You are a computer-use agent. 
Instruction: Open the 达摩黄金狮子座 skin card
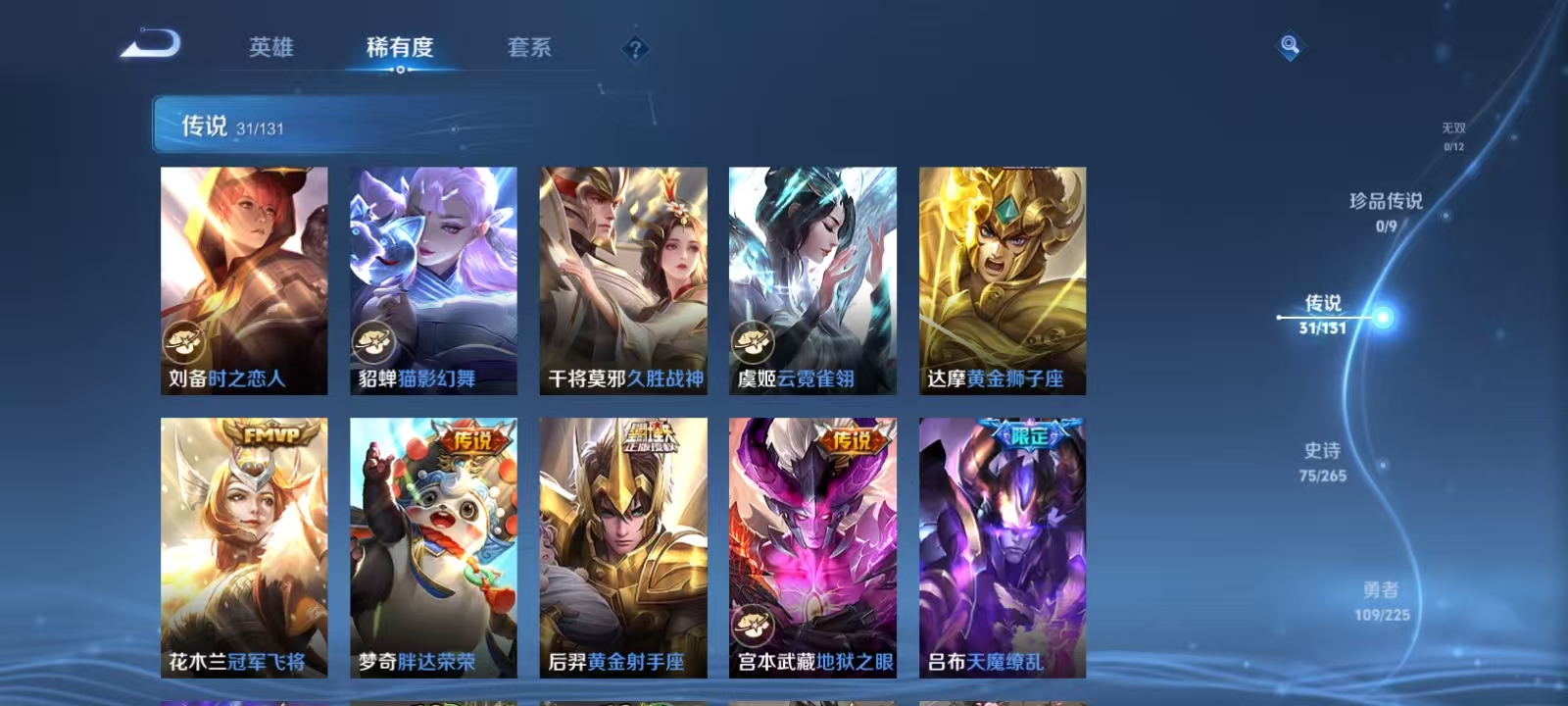[x=1004, y=275]
